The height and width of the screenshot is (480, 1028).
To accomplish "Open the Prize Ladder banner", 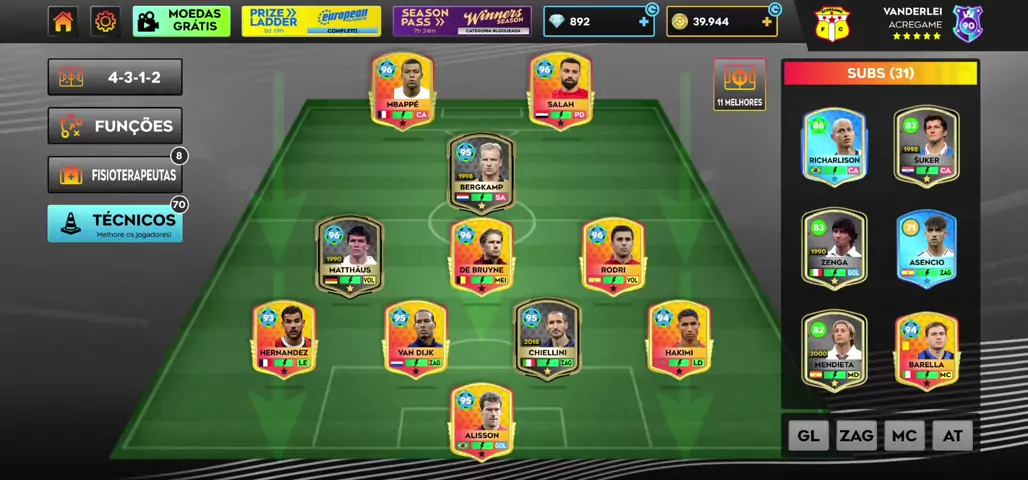I will click(x=311, y=21).
